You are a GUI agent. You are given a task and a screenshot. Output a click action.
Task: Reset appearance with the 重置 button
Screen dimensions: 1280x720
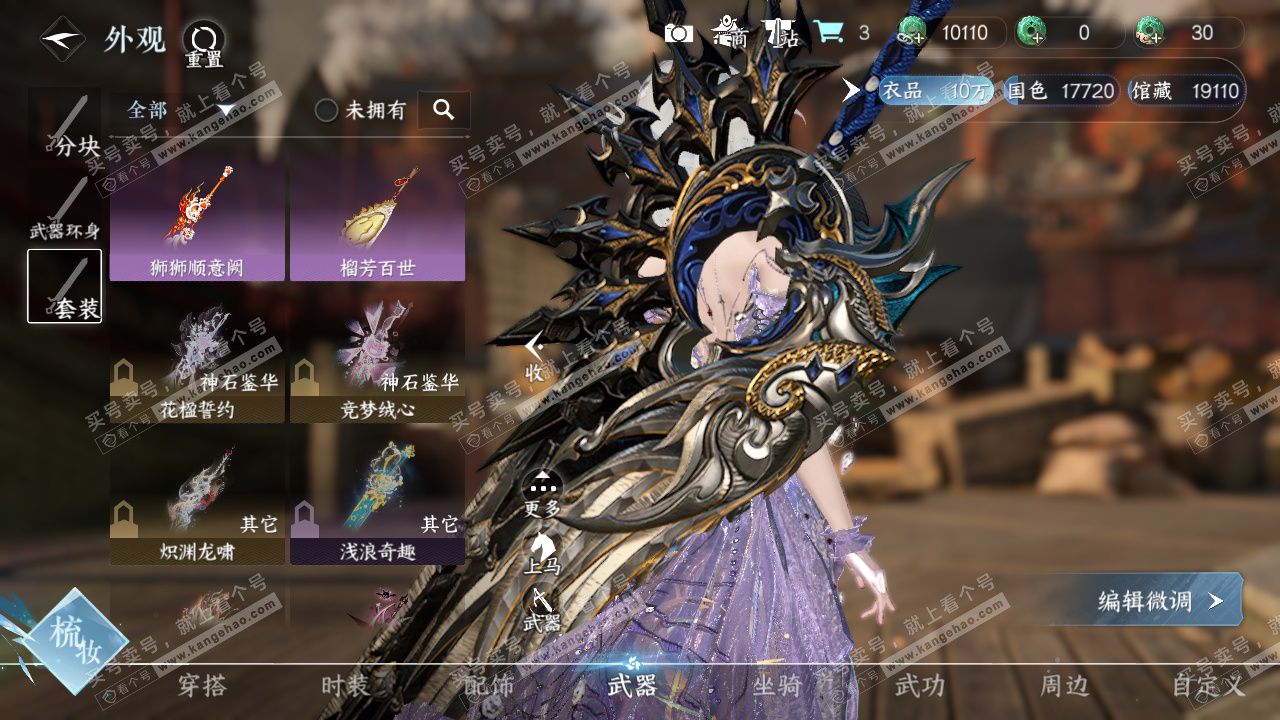204,43
